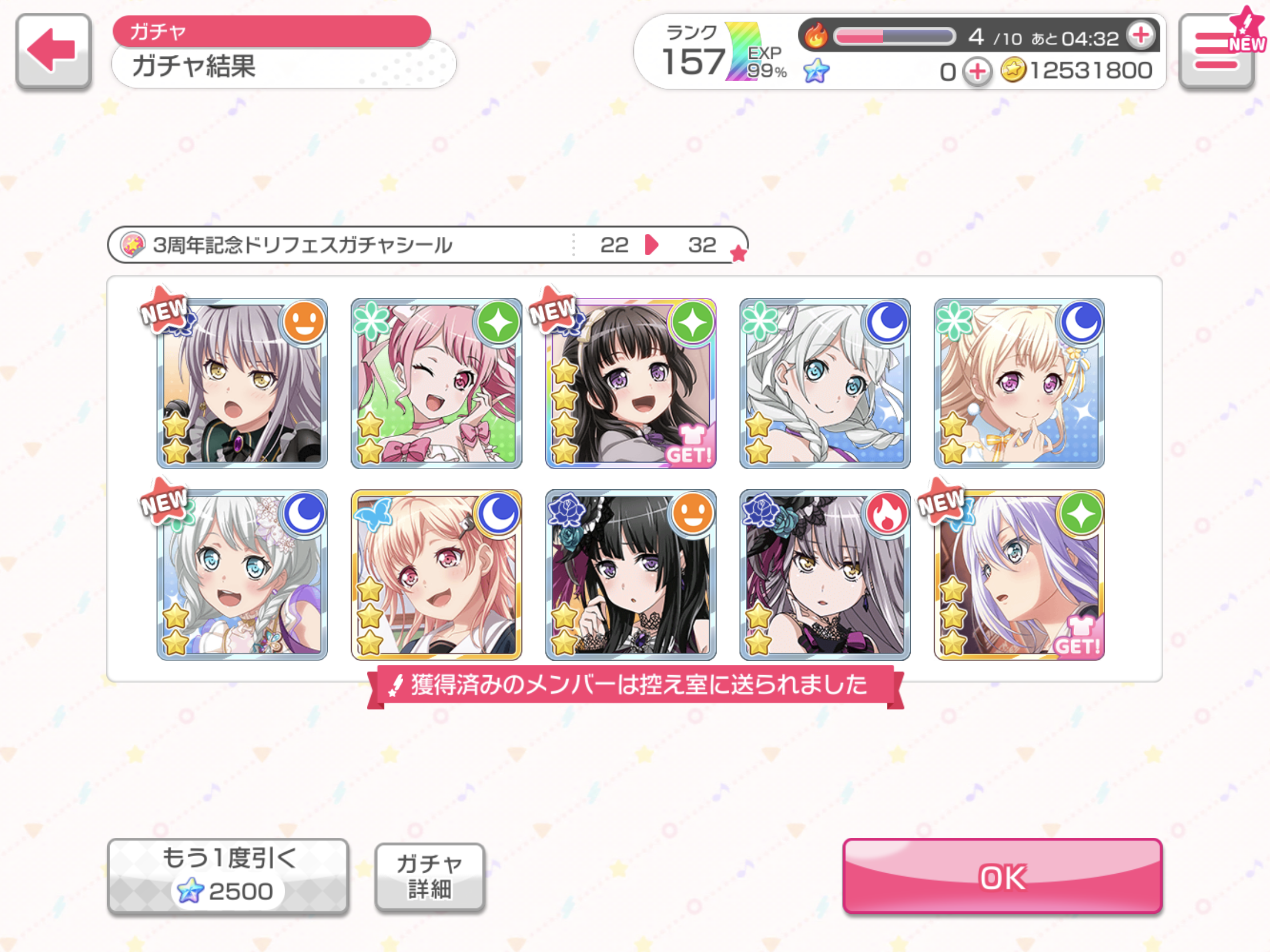The image size is (1270, 952).
Task: Open the NEW lavender-haired card with GET badge
Action: click(x=1019, y=575)
